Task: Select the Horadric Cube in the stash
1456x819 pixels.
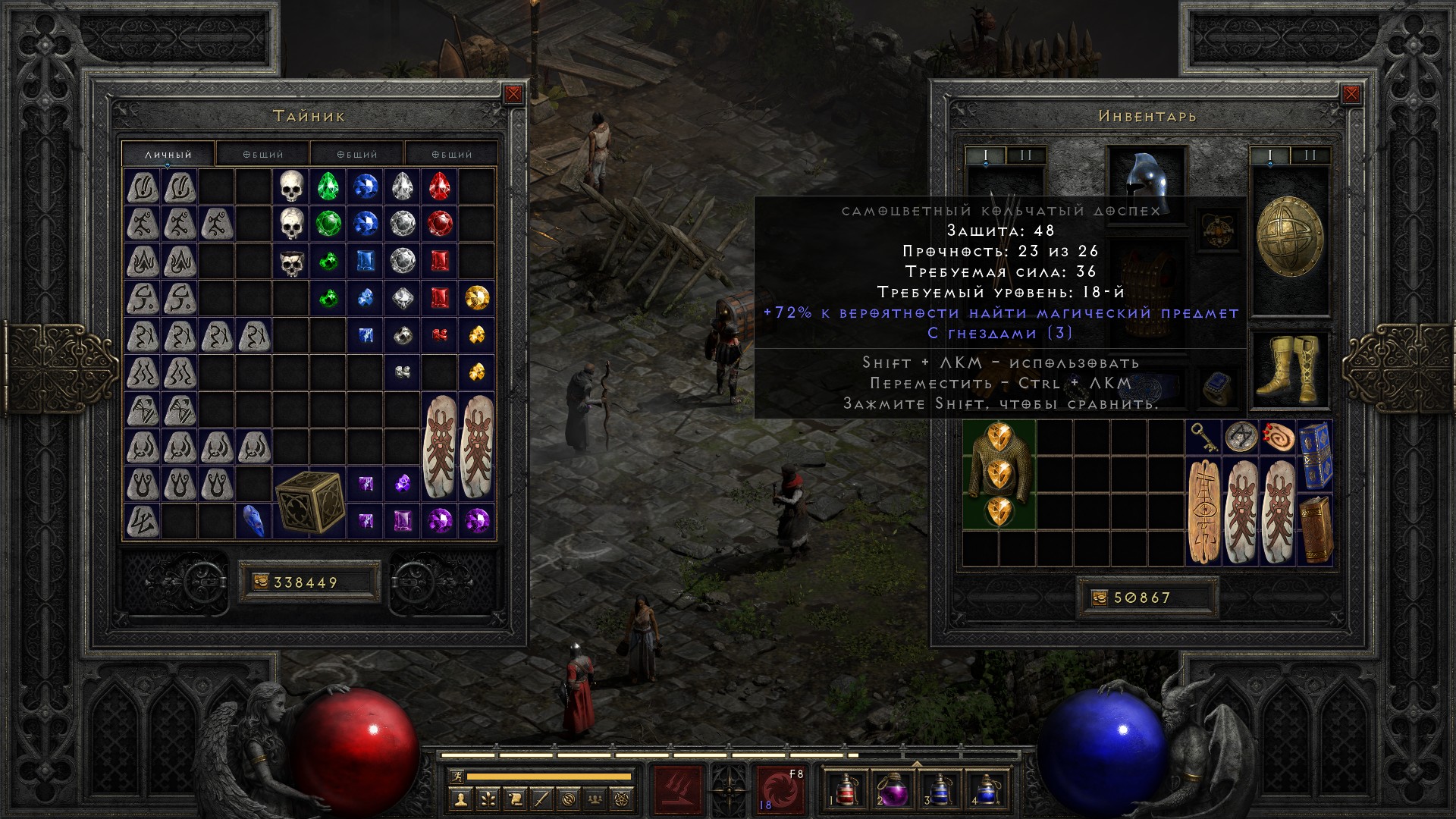Action: [309, 501]
